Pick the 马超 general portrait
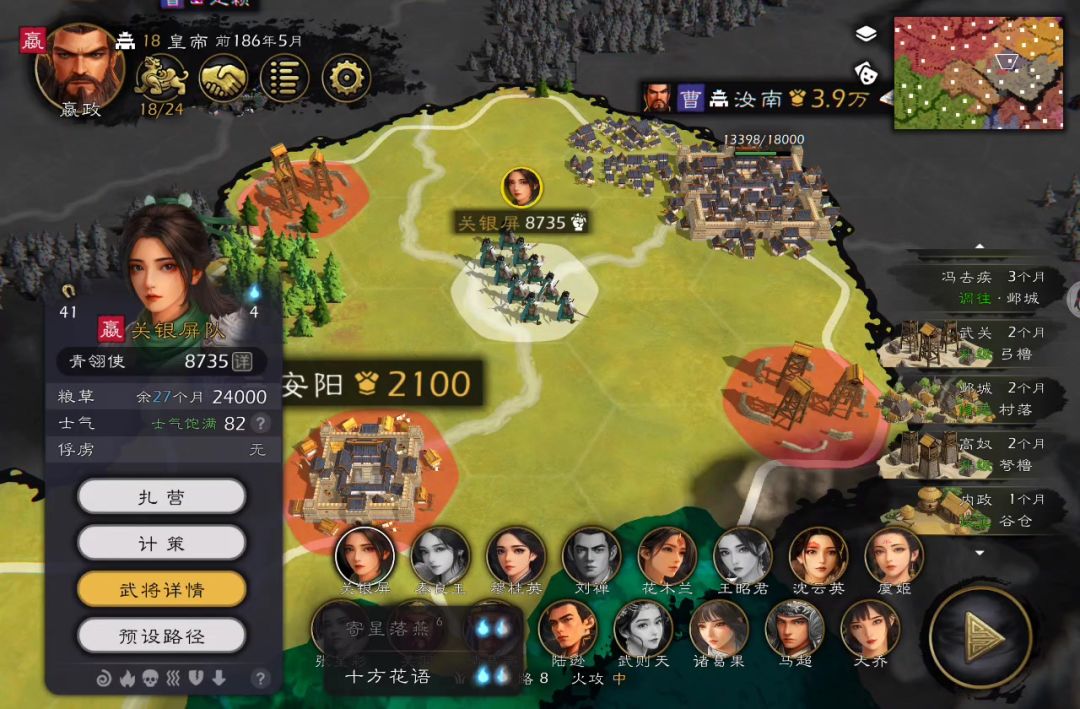Viewport: 1080px width, 709px height. (x=795, y=630)
